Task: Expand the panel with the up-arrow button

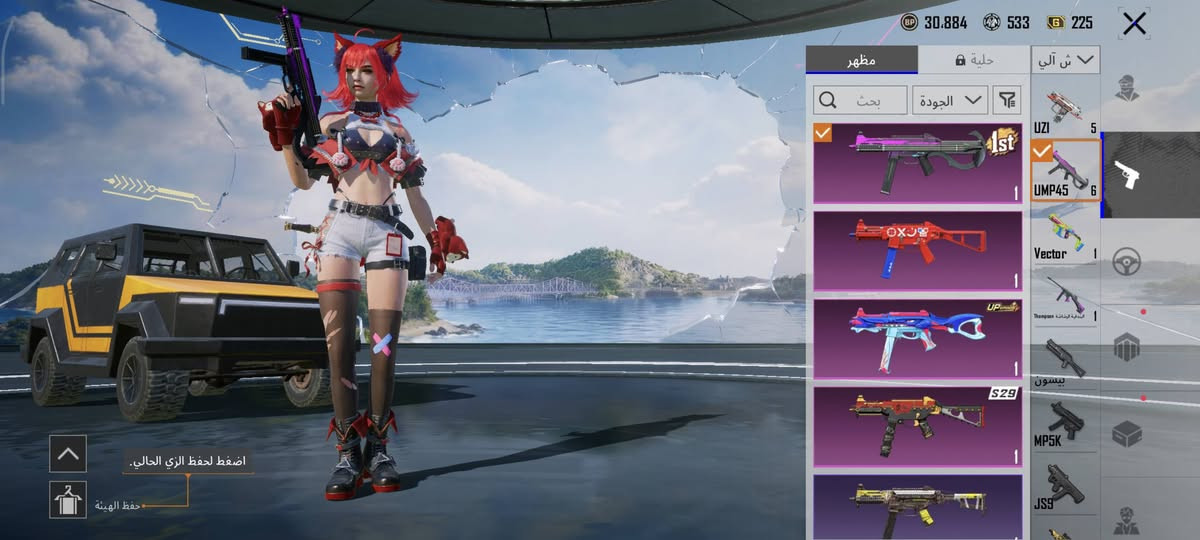Action: click(68, 453)
